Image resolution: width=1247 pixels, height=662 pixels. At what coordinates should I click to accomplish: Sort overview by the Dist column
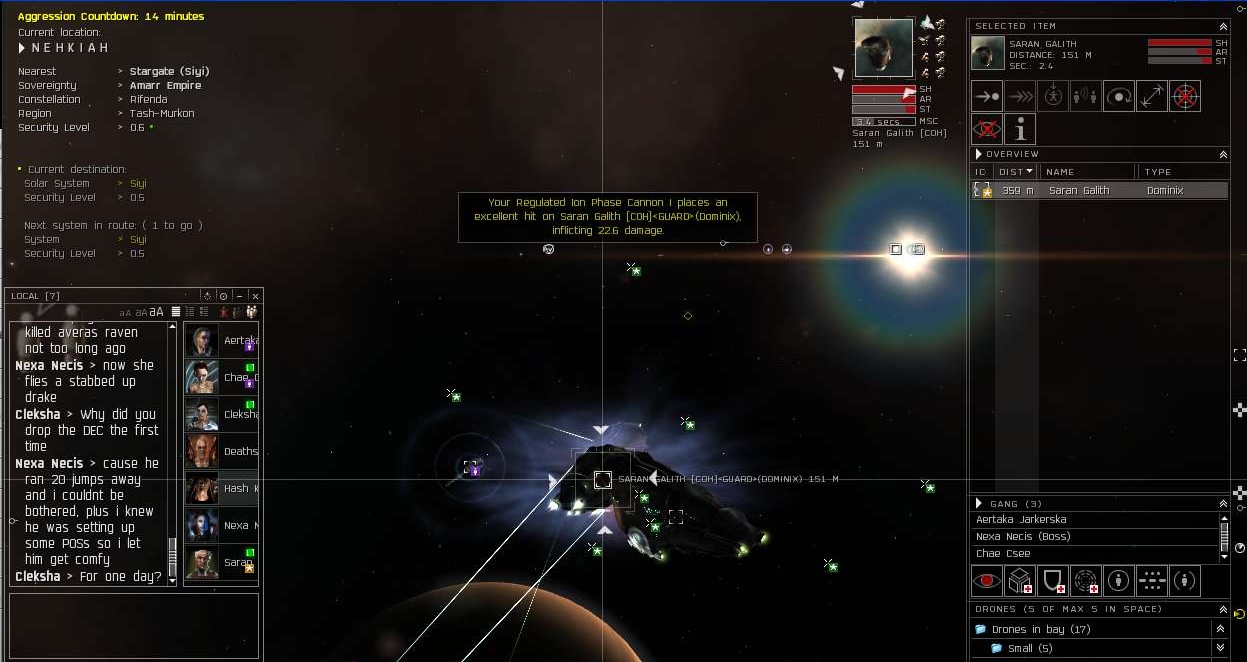1015,172
